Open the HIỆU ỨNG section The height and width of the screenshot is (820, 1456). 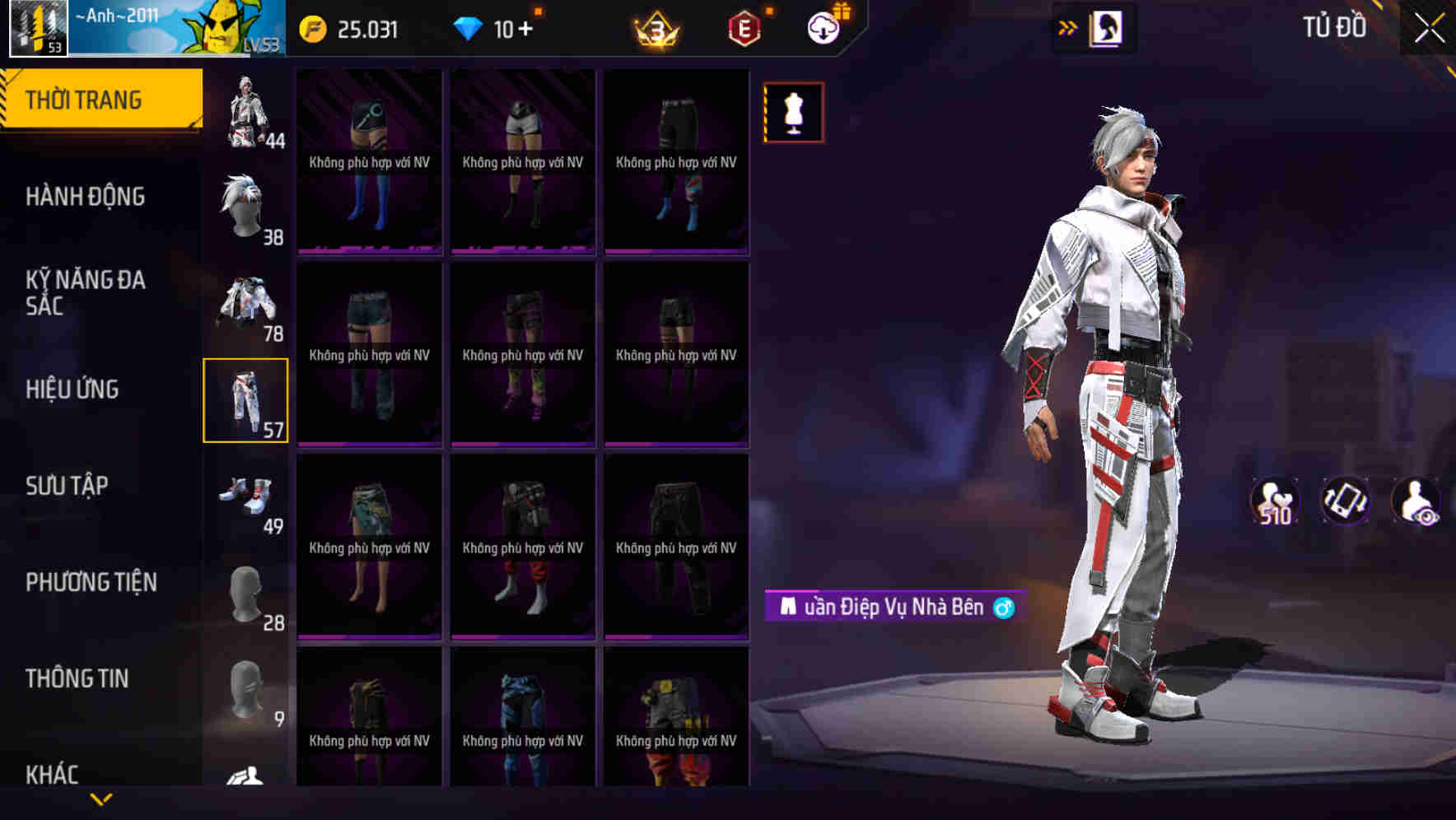(x=74, y=390)
